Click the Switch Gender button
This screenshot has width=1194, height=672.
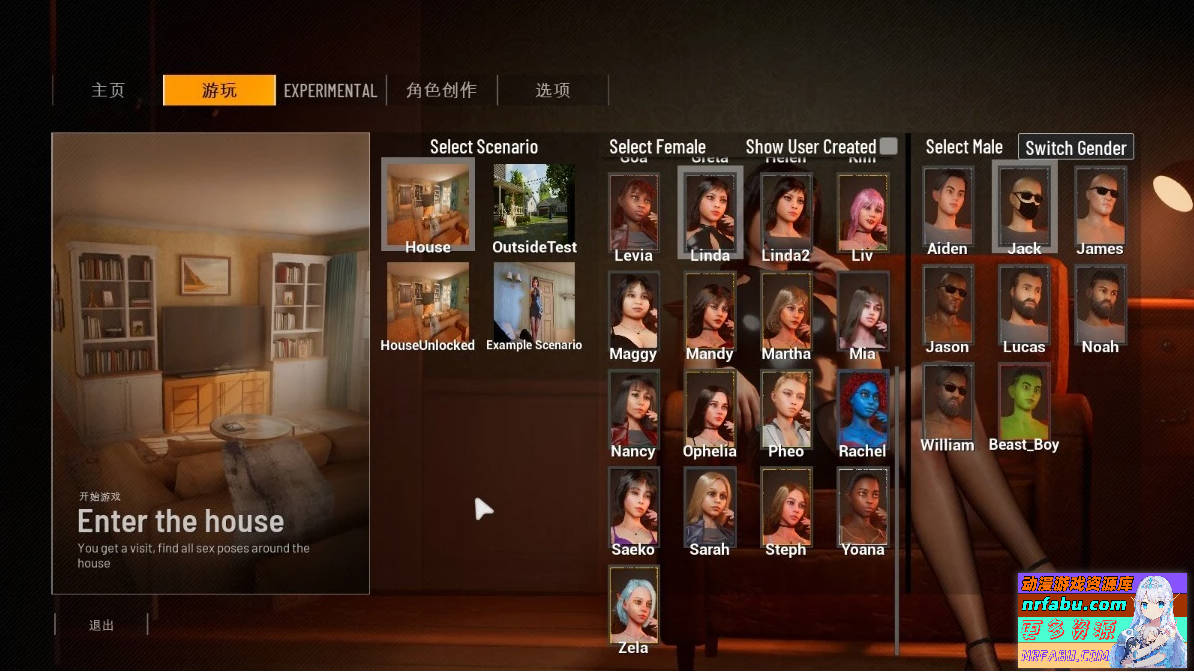tap(1075, 148)
